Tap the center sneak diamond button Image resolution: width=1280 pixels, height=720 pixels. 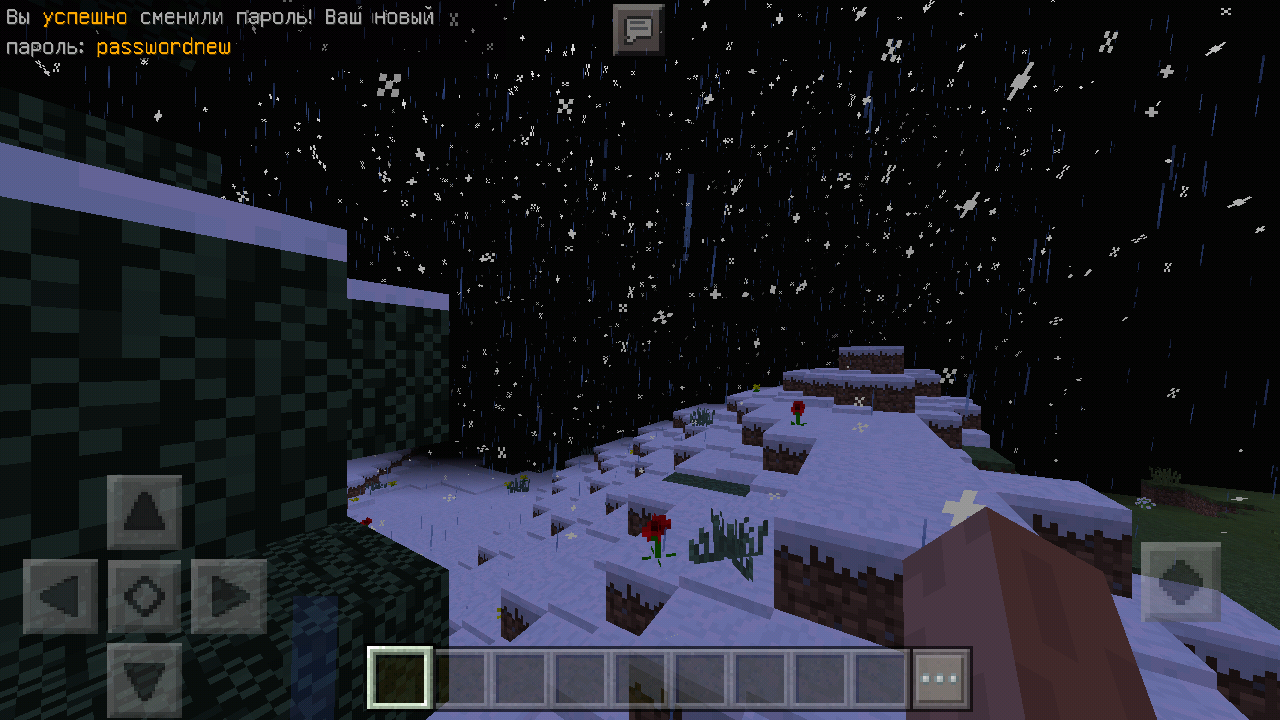tap(145, 597)
